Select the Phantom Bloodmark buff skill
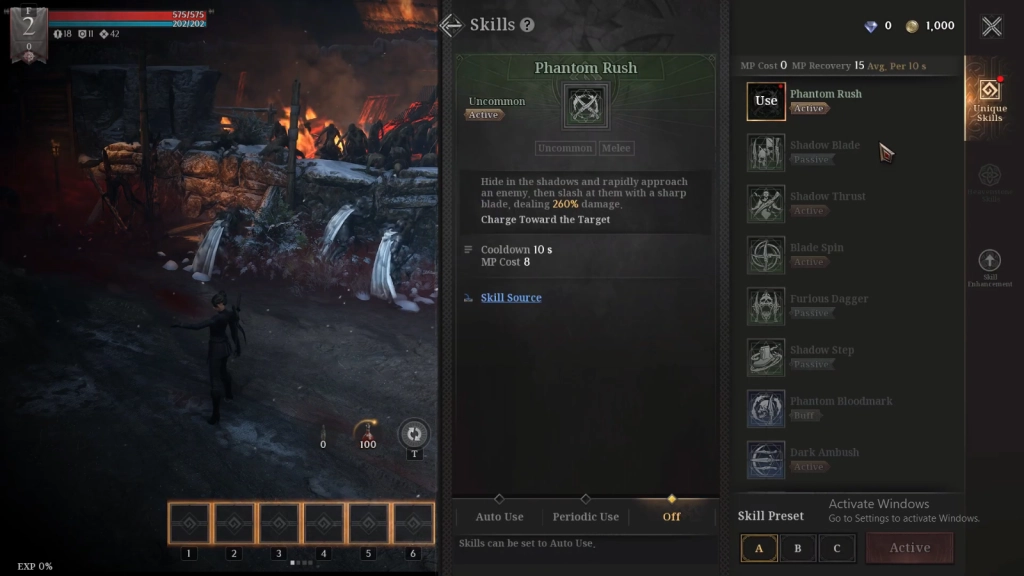Screen dimensions: 1024x576 [766, 408]
